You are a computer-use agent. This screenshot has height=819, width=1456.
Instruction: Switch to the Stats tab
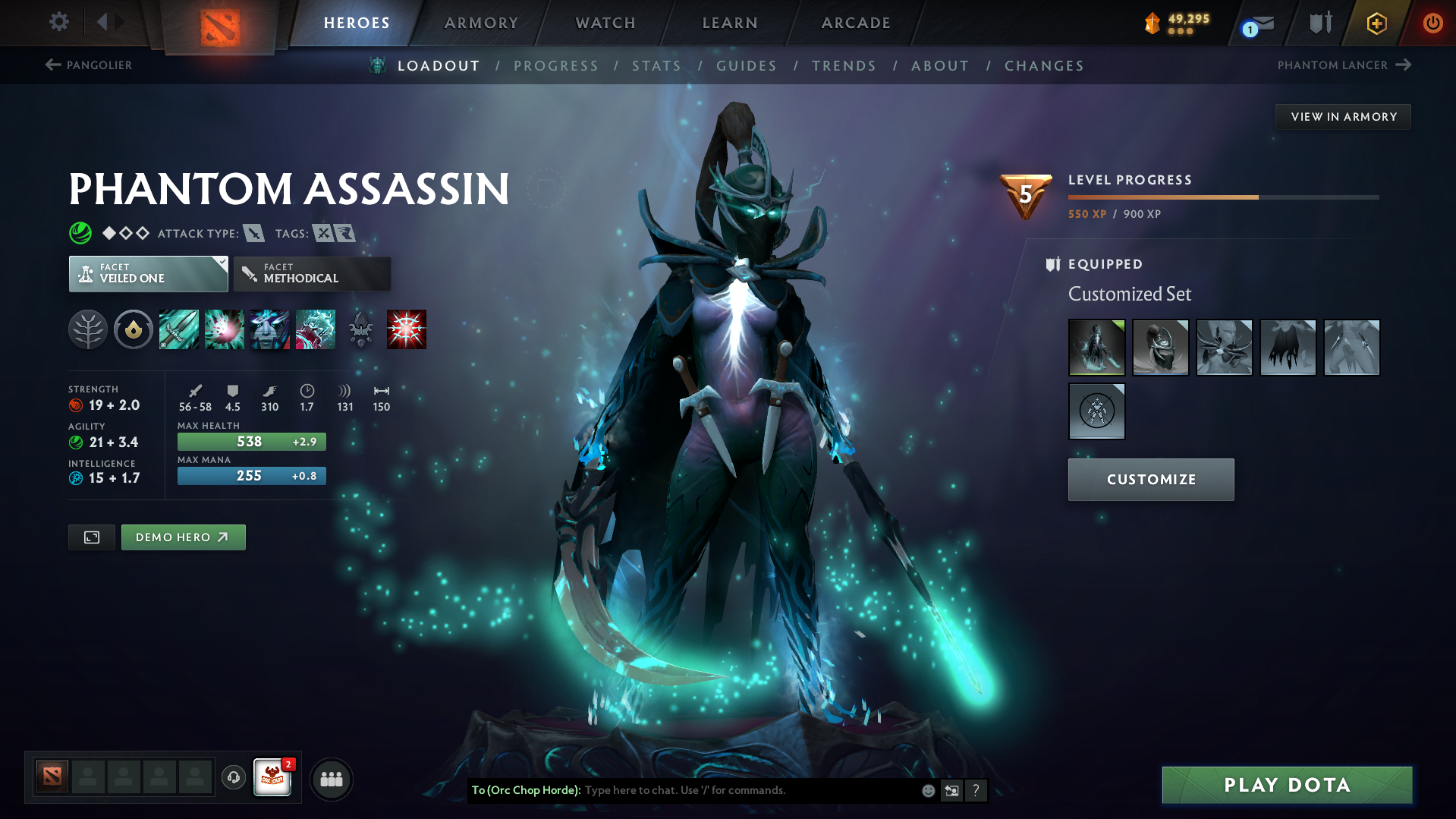coord(656,66)
